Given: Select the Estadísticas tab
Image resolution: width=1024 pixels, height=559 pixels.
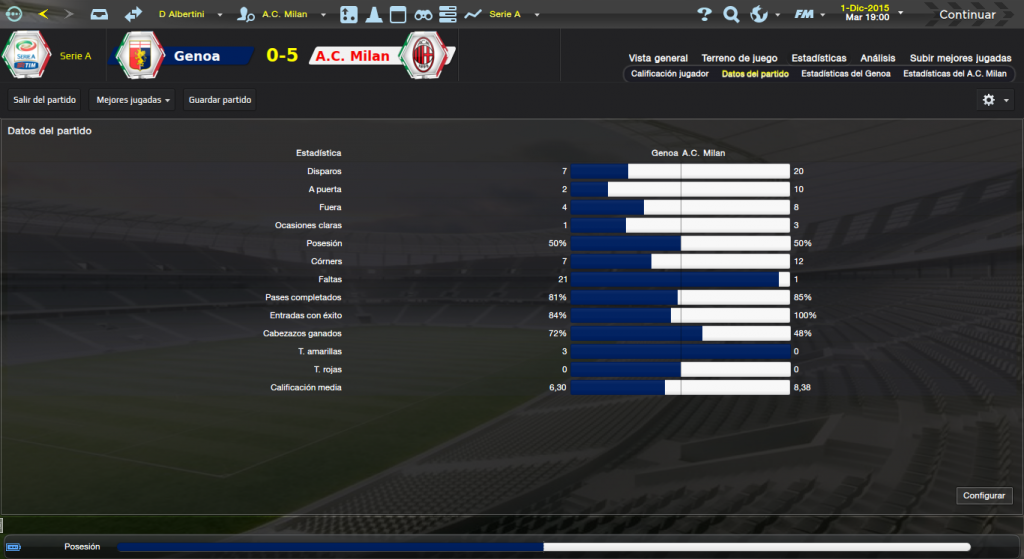Looking at the screenshot, I should click(818, 58).
